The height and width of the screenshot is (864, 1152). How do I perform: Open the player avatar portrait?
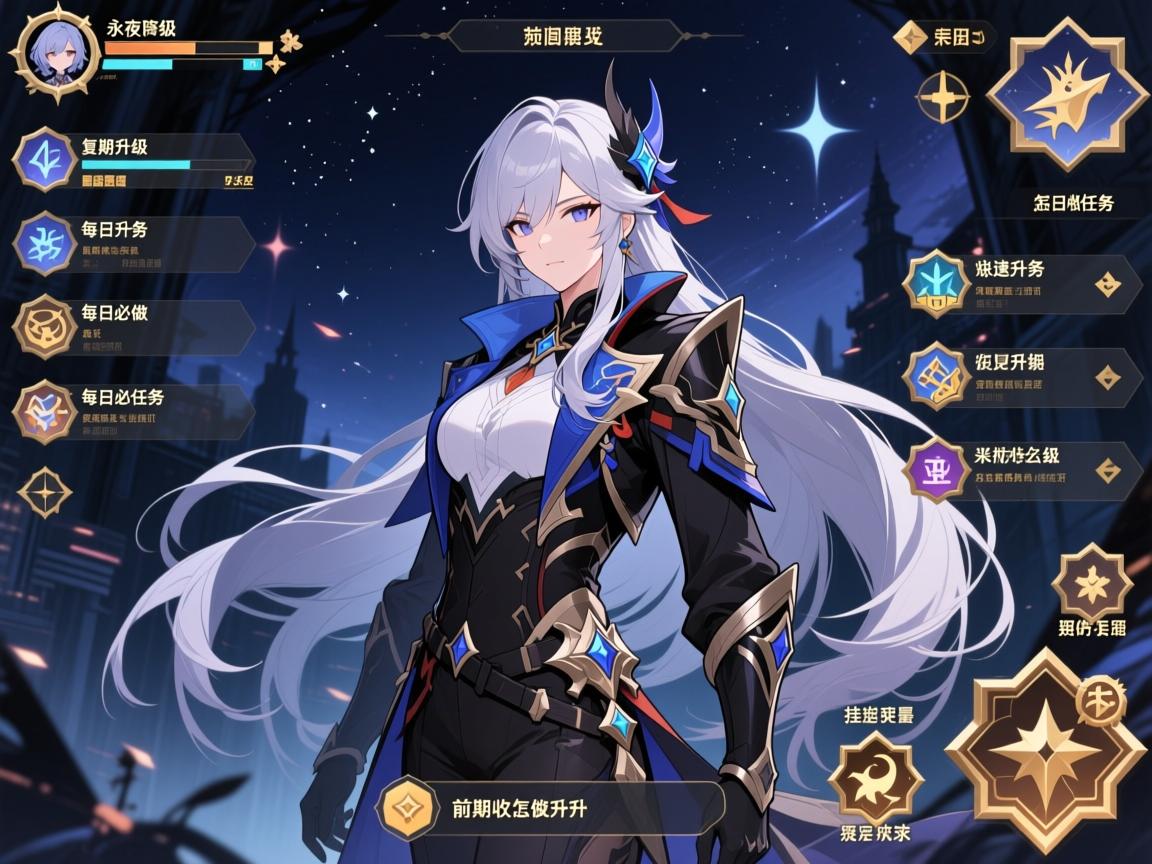point(54,51)
